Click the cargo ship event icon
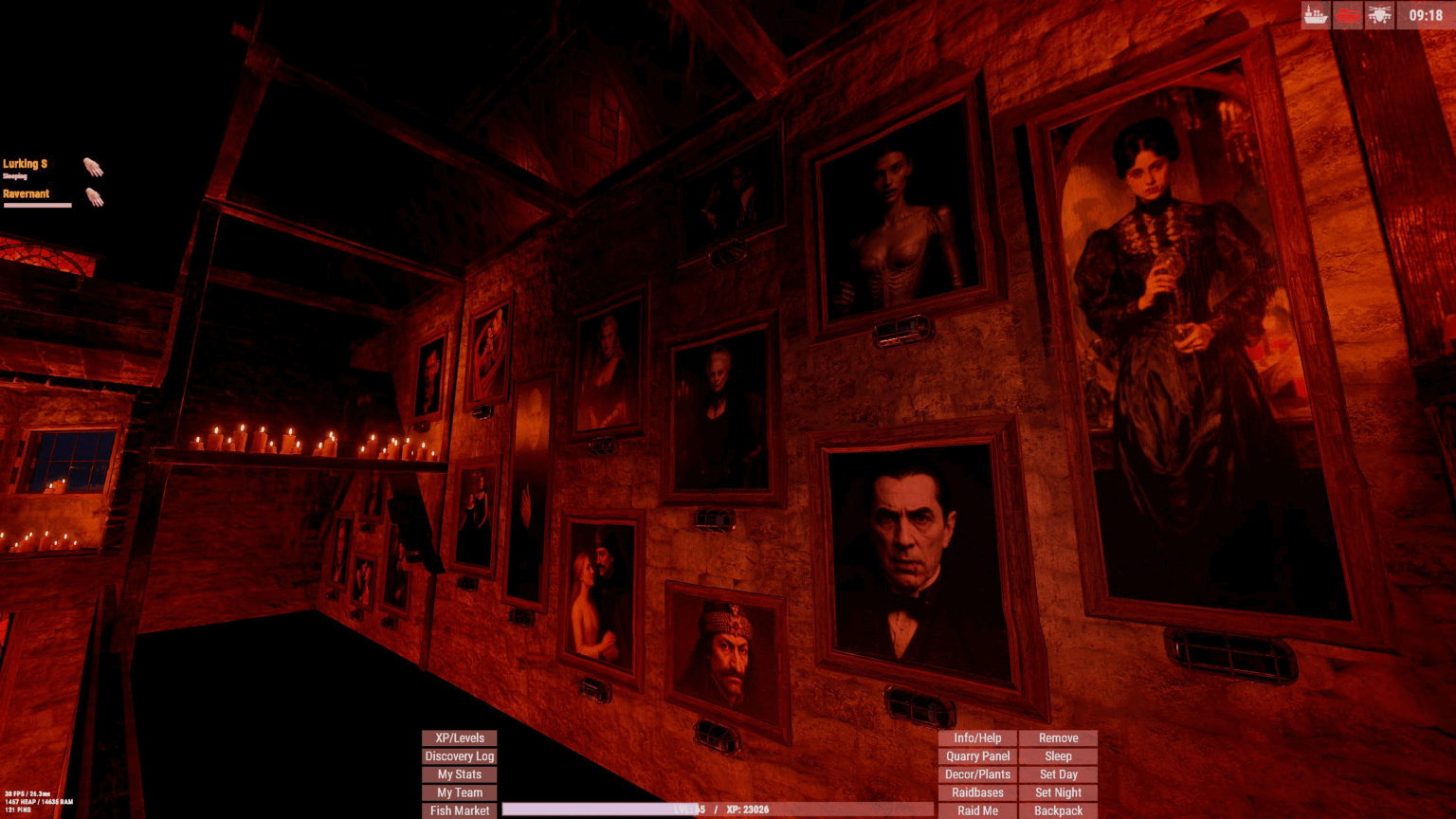Screen dimensions: 1456x819 [x=1316, y=15]
